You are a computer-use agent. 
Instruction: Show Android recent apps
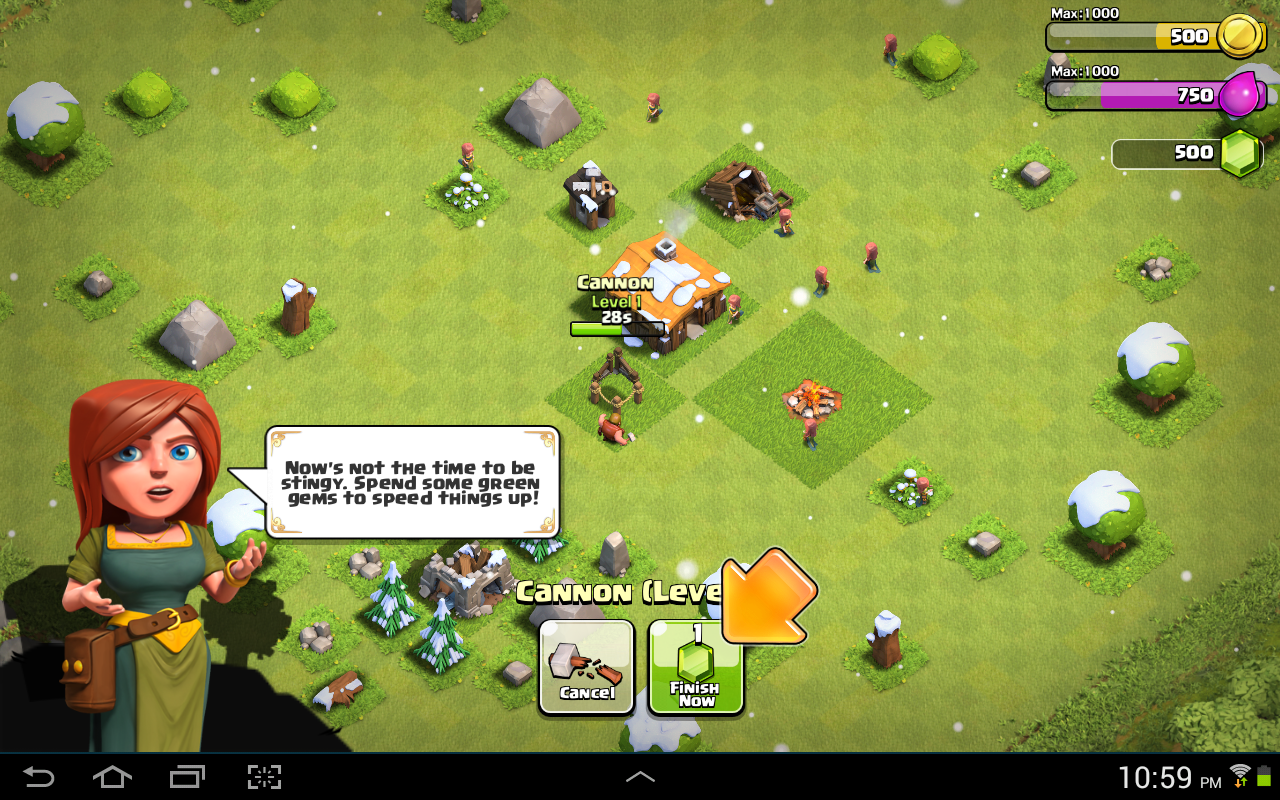coord(187,777)
